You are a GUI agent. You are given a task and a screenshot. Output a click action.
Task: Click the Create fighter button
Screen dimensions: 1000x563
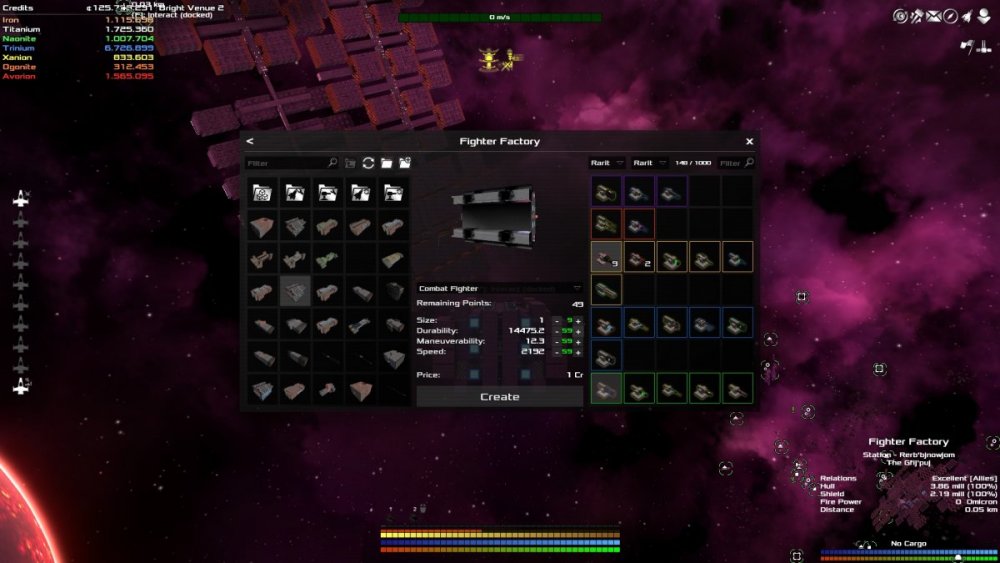[499, 397]
